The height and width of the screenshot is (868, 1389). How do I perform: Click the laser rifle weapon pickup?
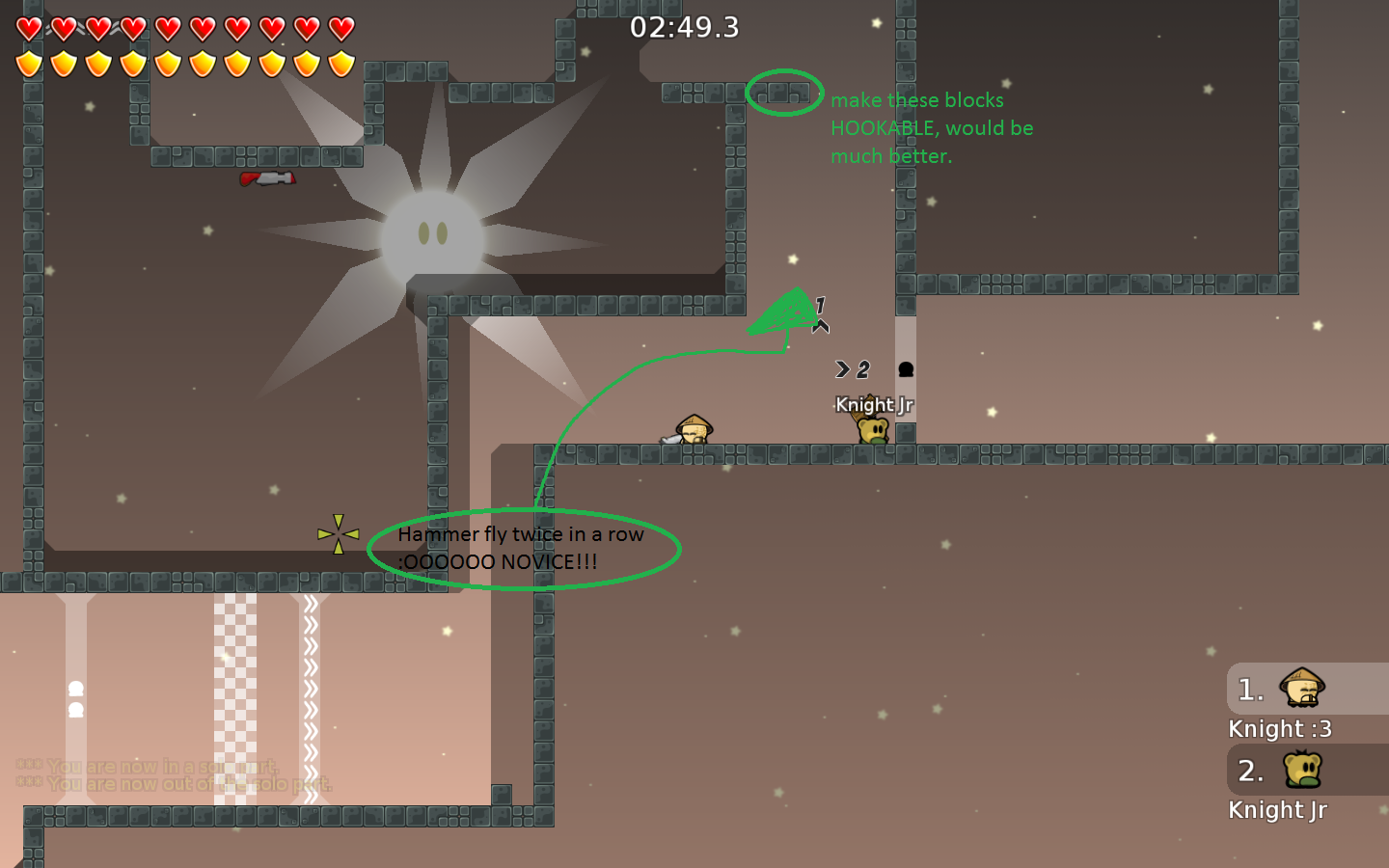click(x=268, y=179)
